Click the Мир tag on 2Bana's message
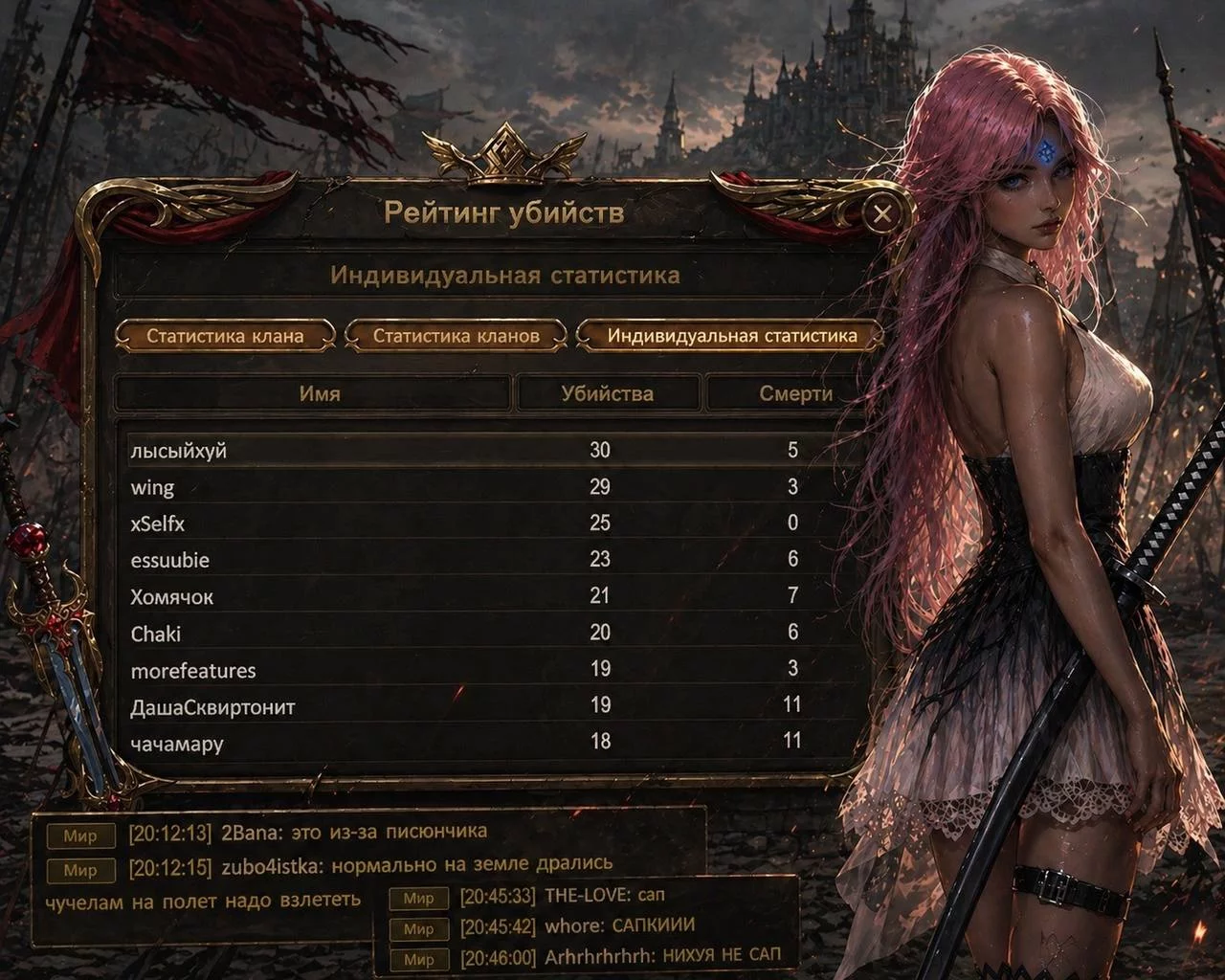Image resolution: width=1225 pixels, height=980 pixels. click(80, 835)
